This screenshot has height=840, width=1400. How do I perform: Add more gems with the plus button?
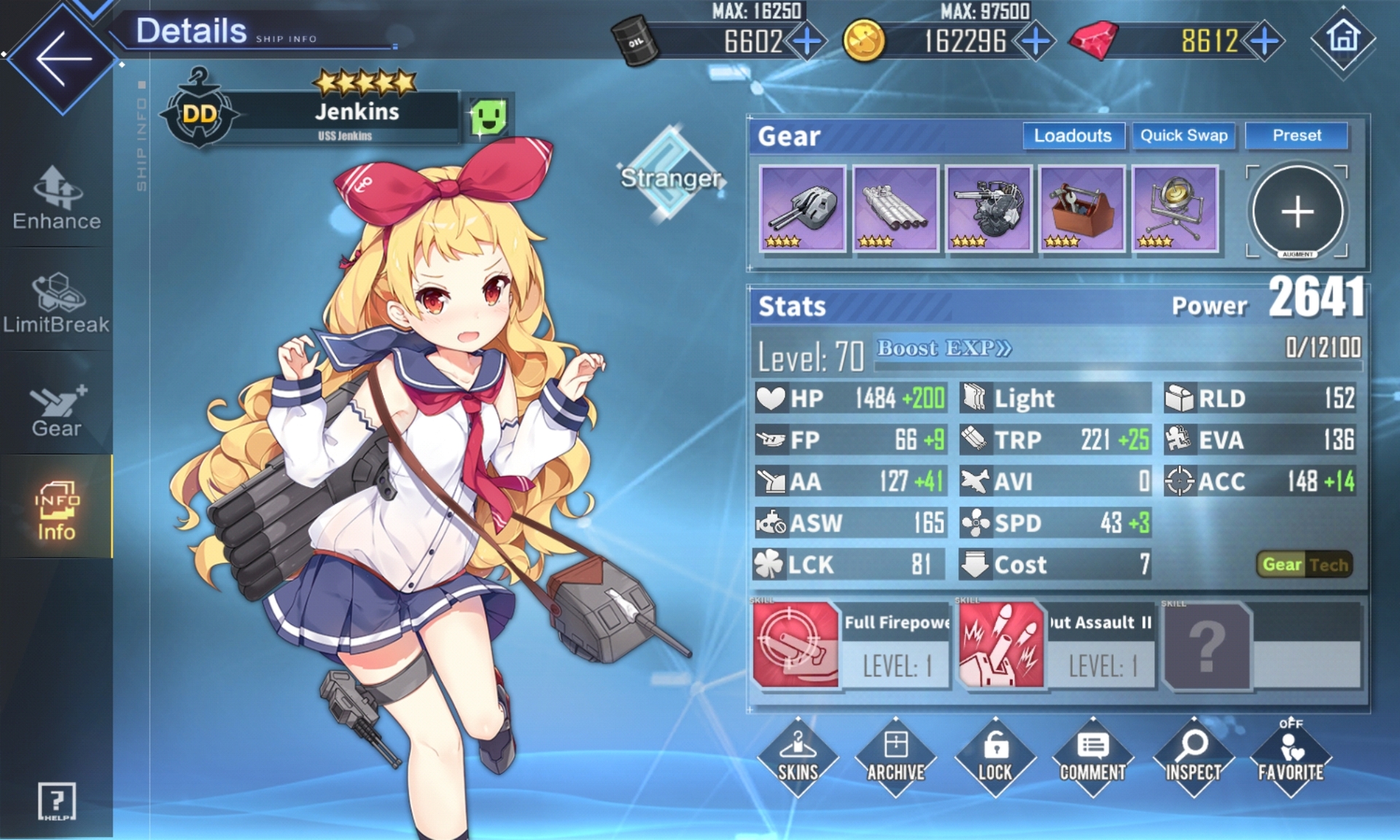point(1265,41)
